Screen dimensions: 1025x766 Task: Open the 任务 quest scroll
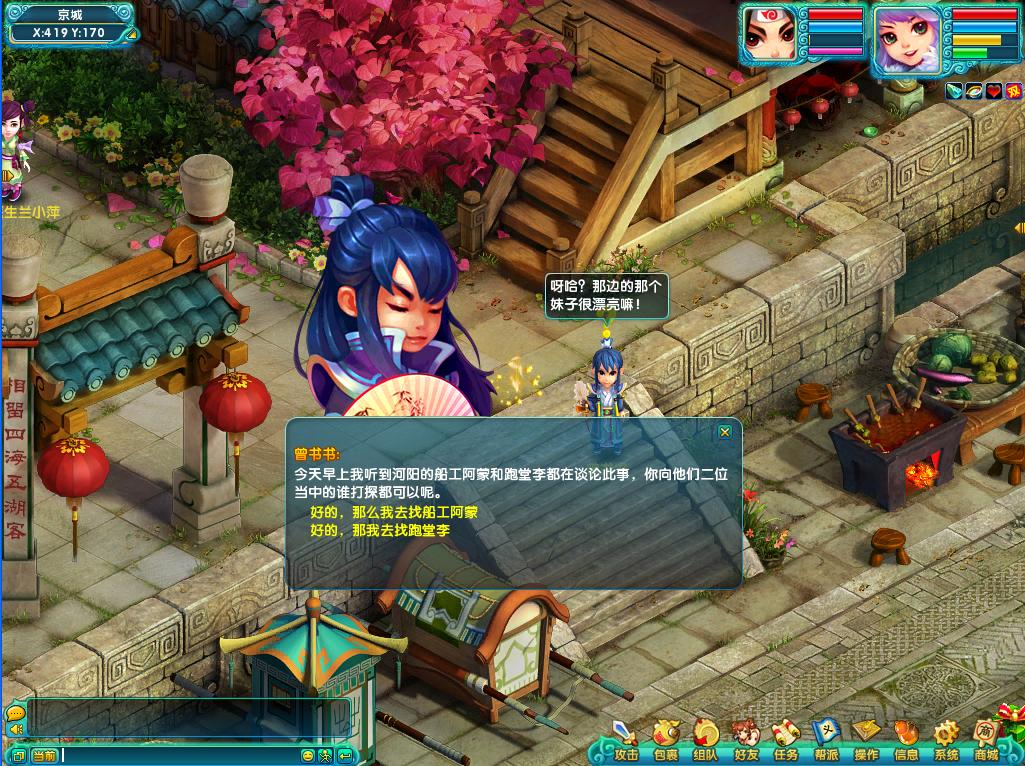786,739
